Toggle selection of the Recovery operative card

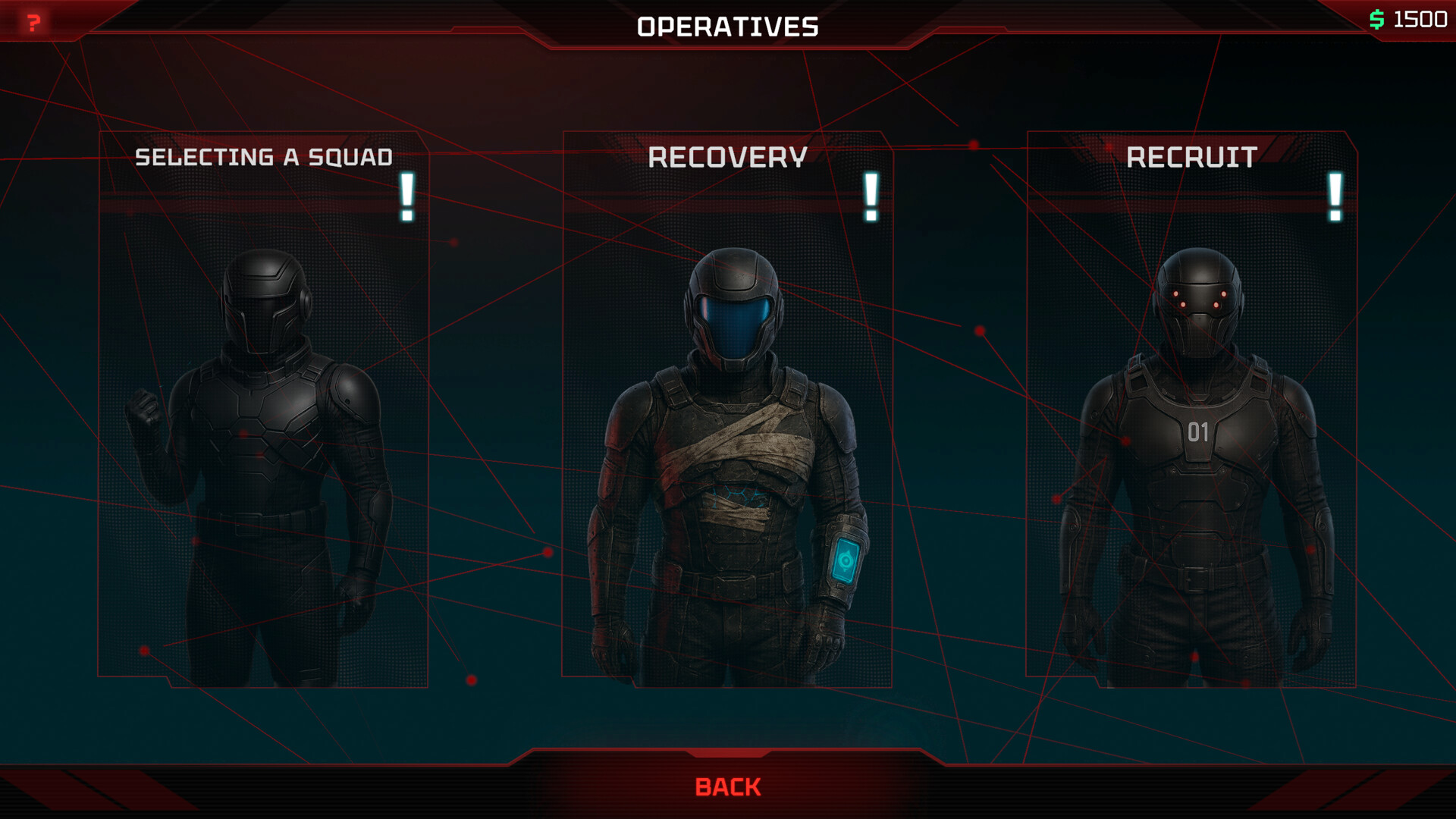point(726,402)
